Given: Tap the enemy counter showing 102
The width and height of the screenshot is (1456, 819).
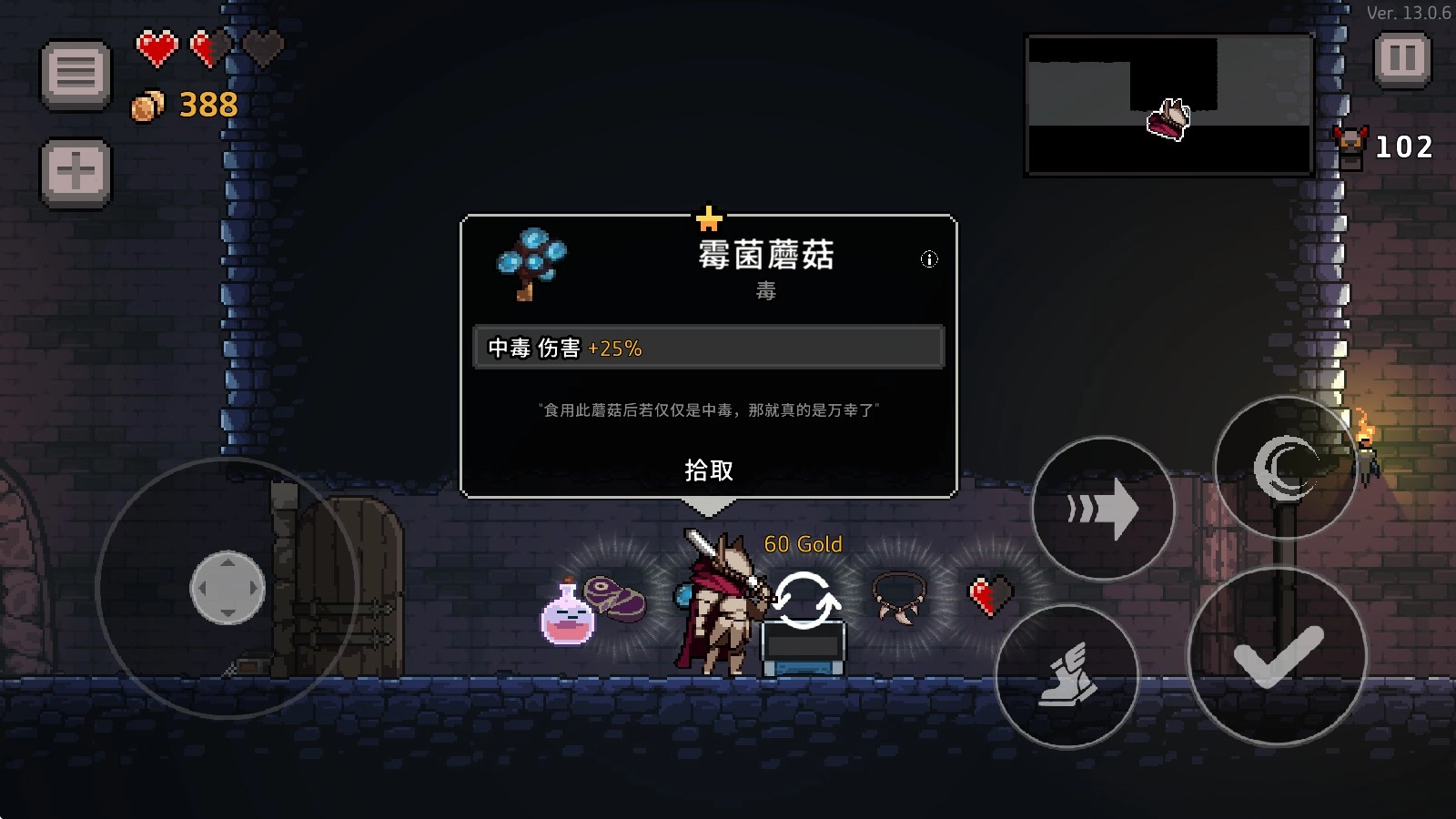Looking at the screenshot, I should pyautogui.click(x=1404, y=147).
